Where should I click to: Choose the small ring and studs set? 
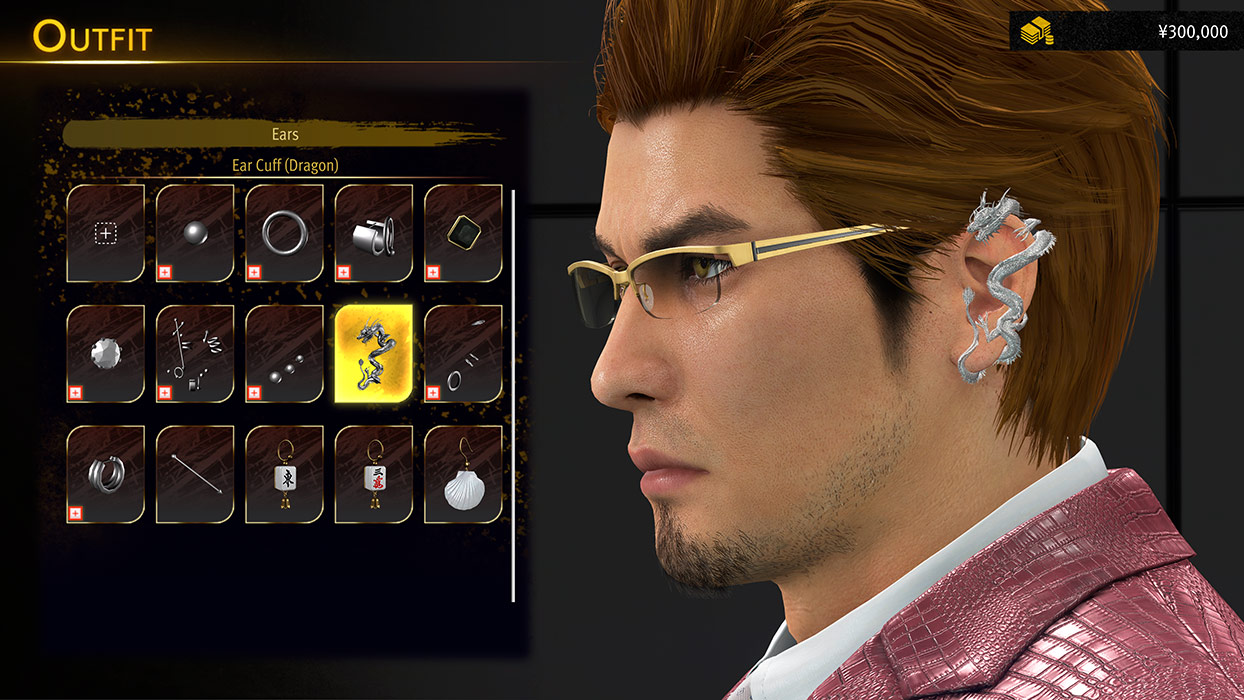[x=463, y=354]
